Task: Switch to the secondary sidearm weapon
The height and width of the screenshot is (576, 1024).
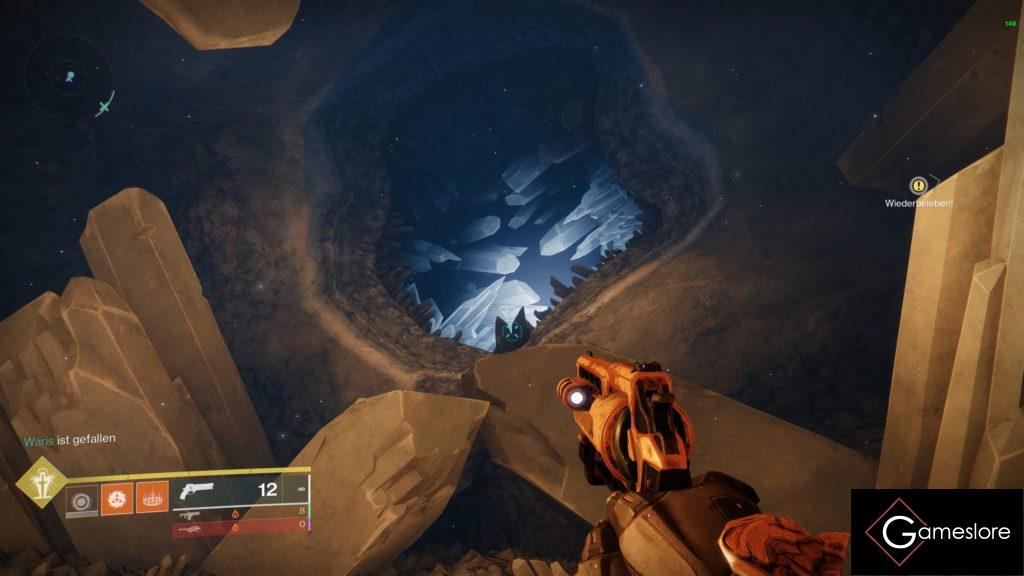Action: [191, 513]
